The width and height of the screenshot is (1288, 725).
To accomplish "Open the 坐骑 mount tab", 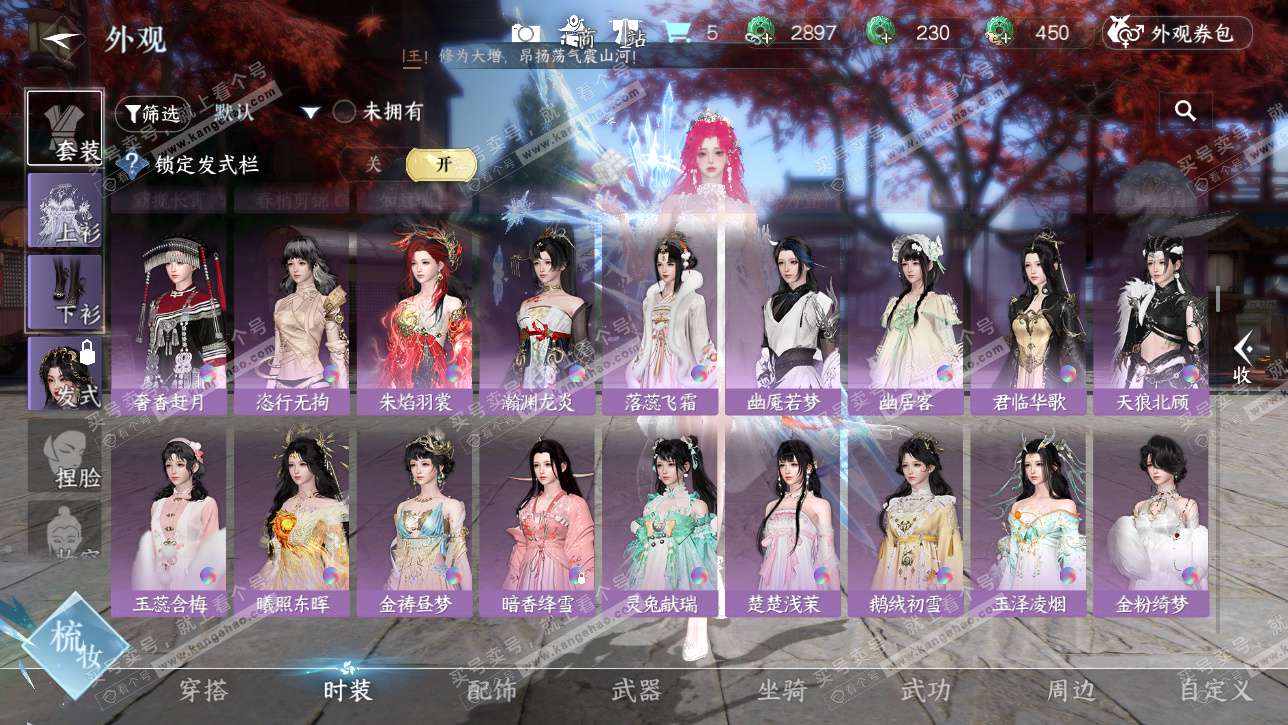I will 782,690.
